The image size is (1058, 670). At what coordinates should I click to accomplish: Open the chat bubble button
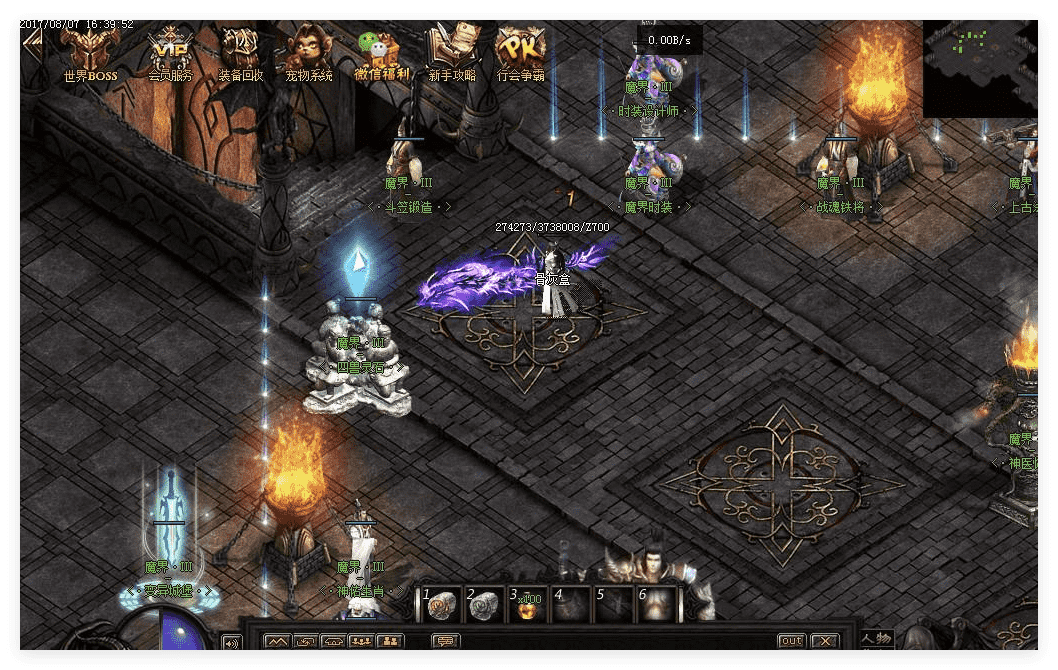[444, 641]
